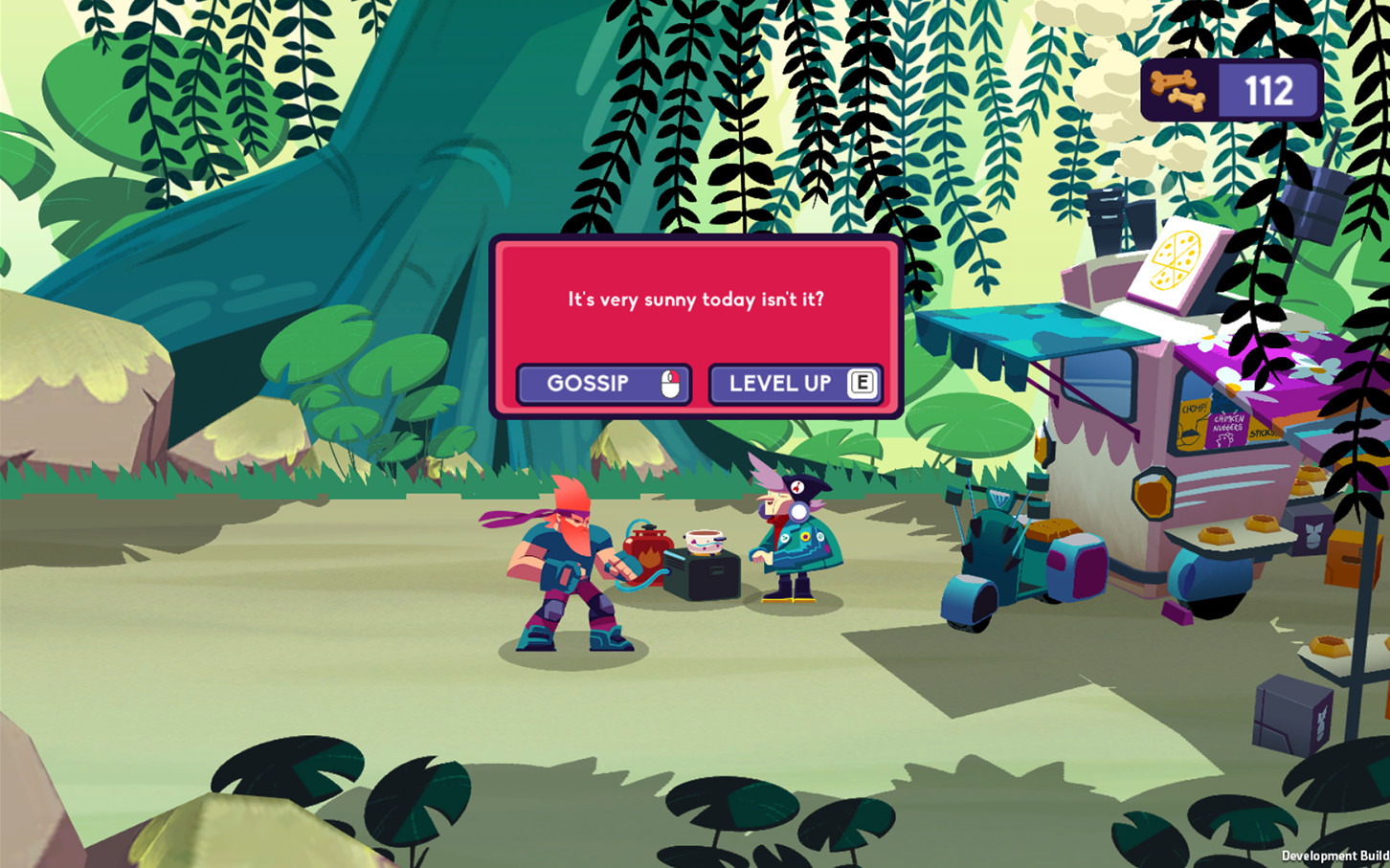Click the bone treats icon in the counter
This screenshot has height=868, width=1390.
pyautogui.click(x=1178, y=89)
